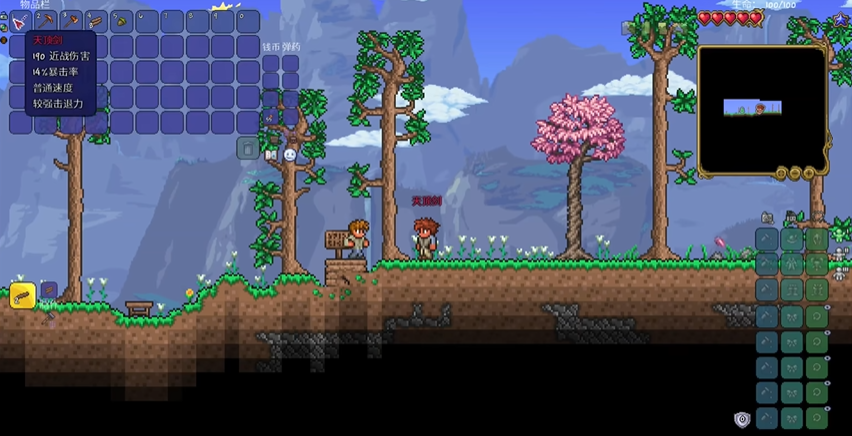
Task: Select the wood stack hotbar slot
Action: (x=97, y=21)
